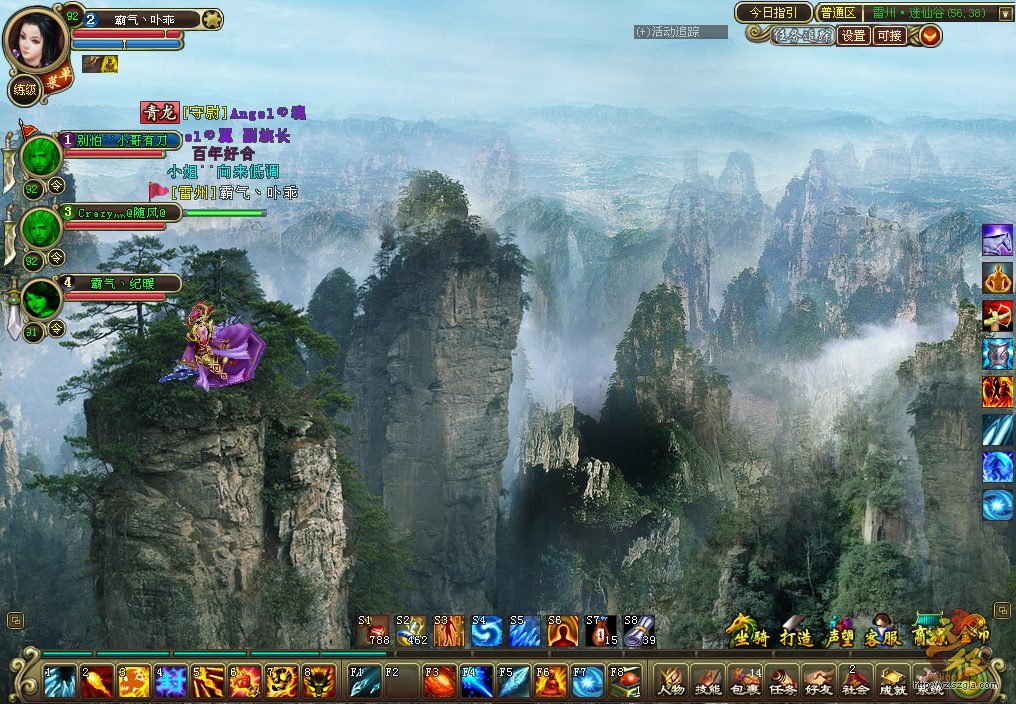The height and width of the screenshot is (704, 1016).
Task: Use the S1 red potion slot
Action: click(373, 631)
